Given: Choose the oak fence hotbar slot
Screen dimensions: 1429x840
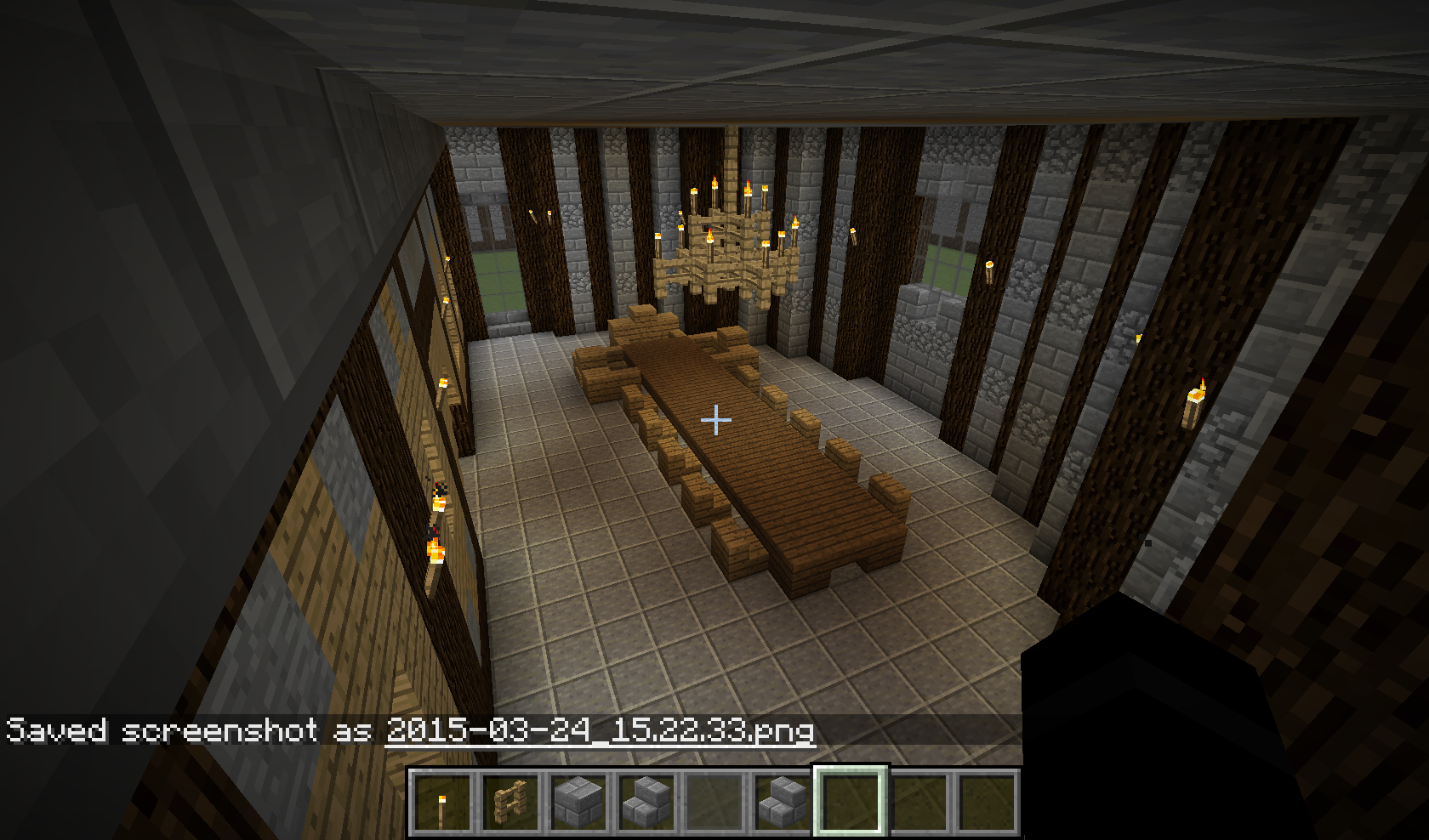Looking at the screenshot, I should 510,803.
